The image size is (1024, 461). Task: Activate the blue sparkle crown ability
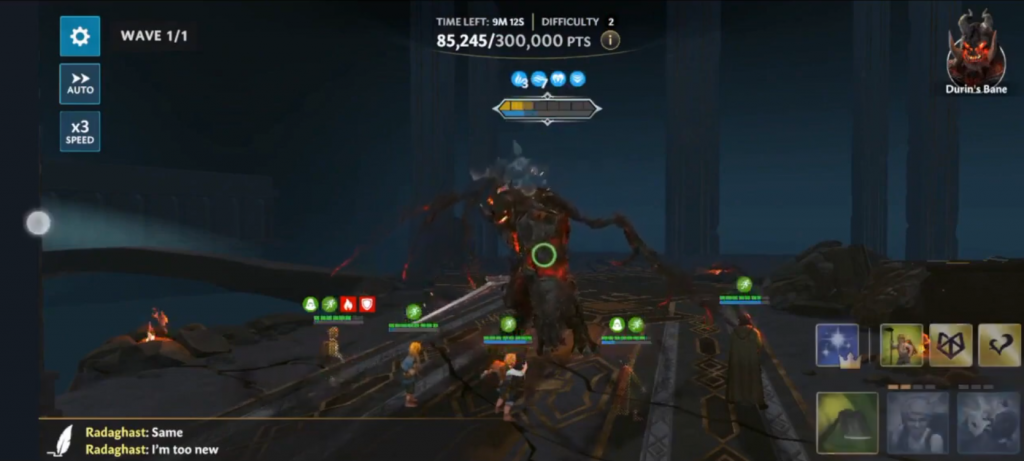point(838,346)
